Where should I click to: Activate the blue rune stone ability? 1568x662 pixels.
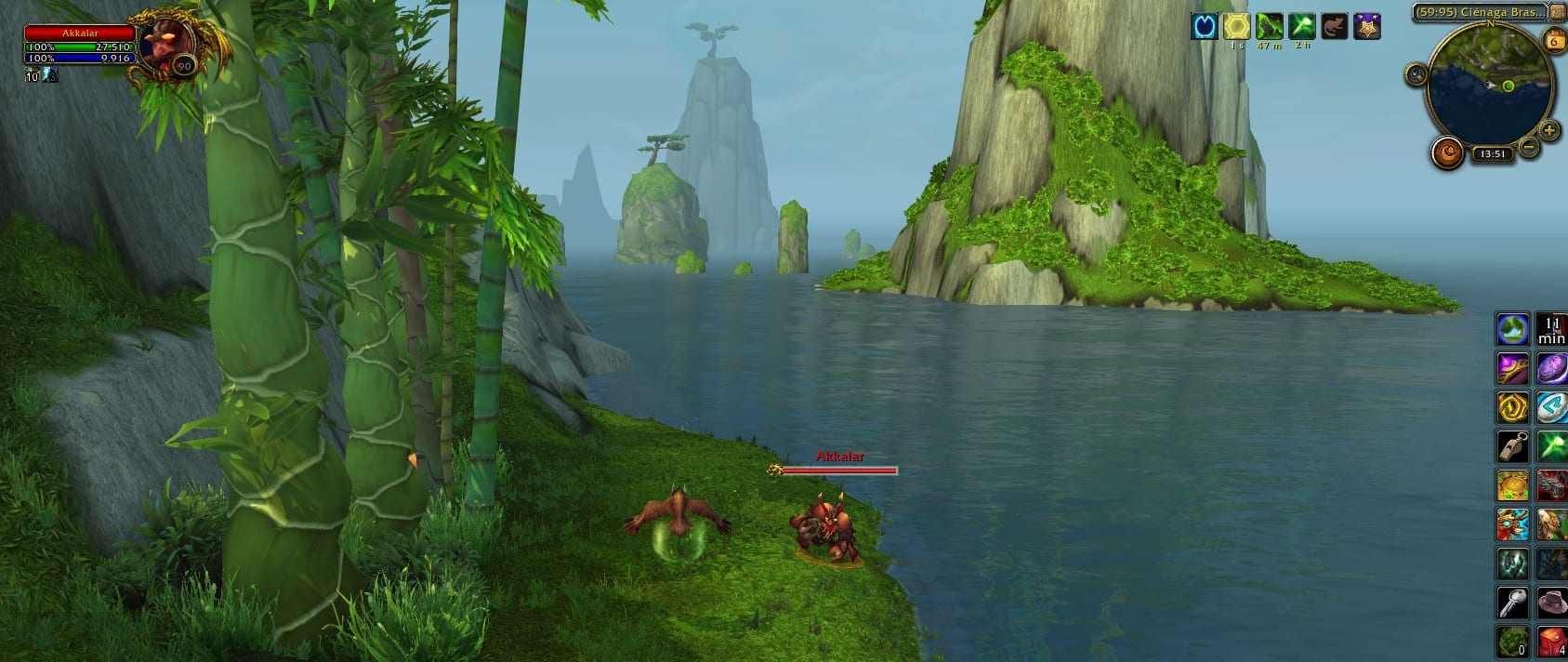[x=1551, y=407]
